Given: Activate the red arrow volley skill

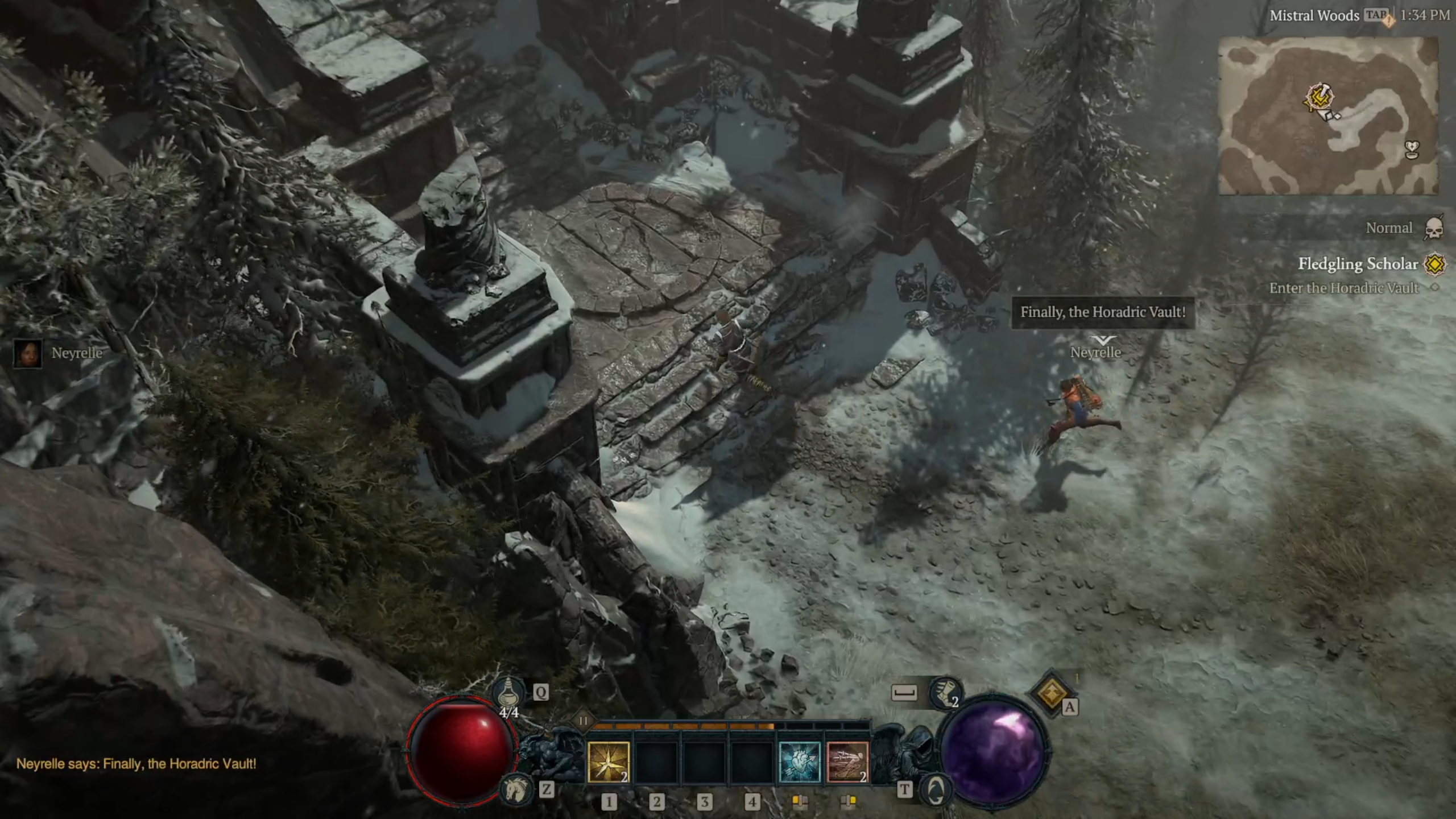Looking at the screenshot, I should click(x=847, y=762).
